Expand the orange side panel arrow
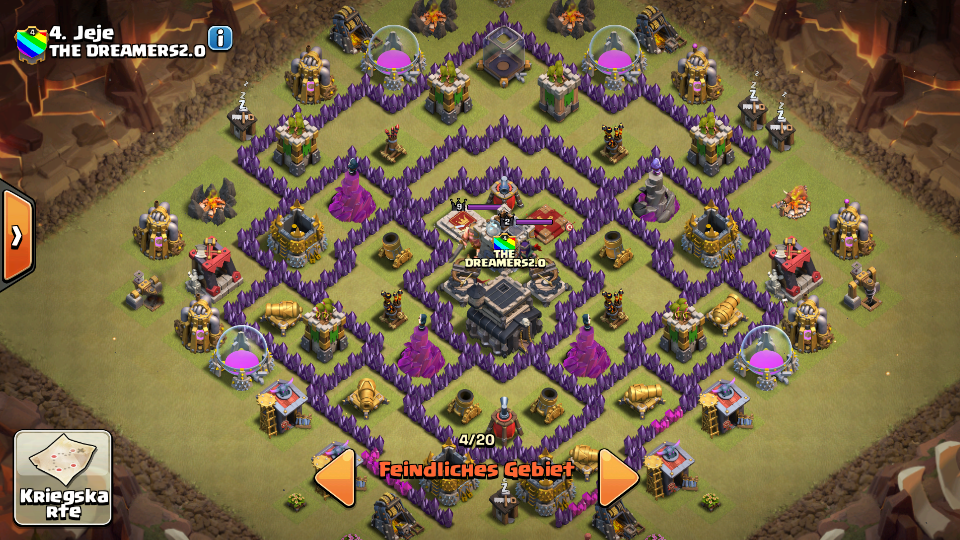 tap(17, 236)
